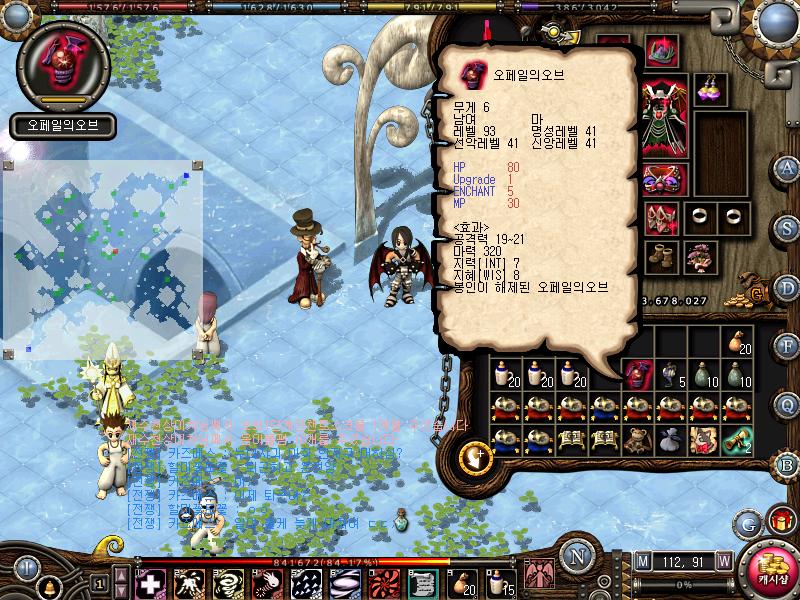The image size is (800, 600).
Task: Open the red gift box icon
Action: pos(778,521)
